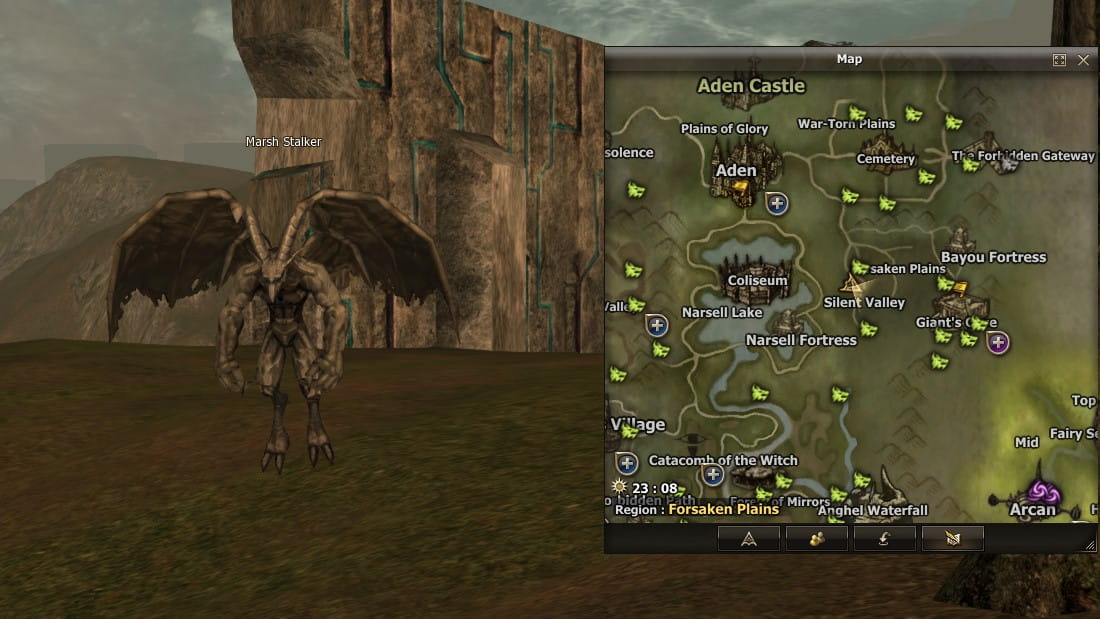Image resolution: width=1100 pixels, height=619 pixels.
Task: Close the Map window
Action: pyautogui.click(x=1083, y=60)
